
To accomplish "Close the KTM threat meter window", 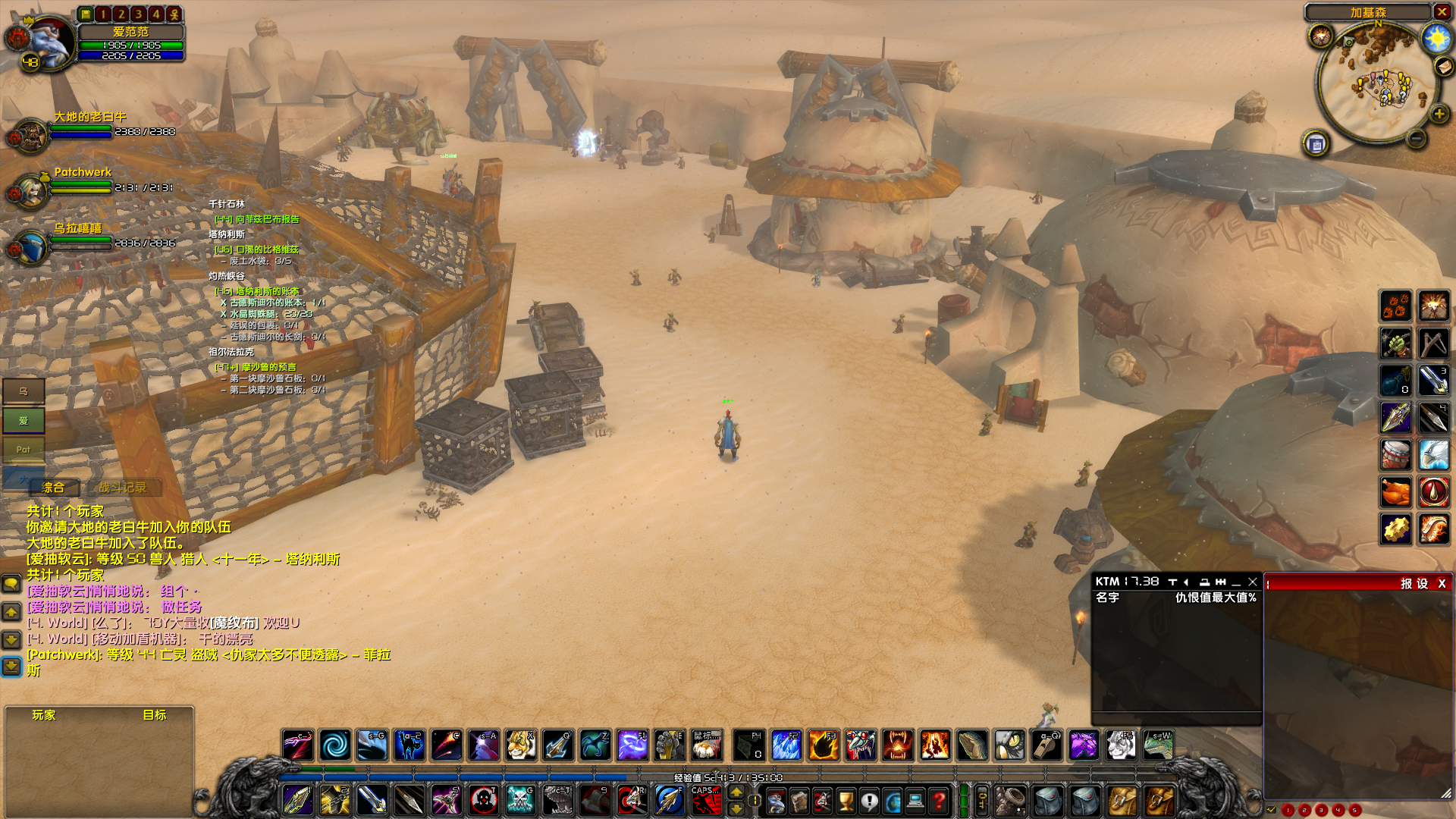I will tap(1253, 582).
